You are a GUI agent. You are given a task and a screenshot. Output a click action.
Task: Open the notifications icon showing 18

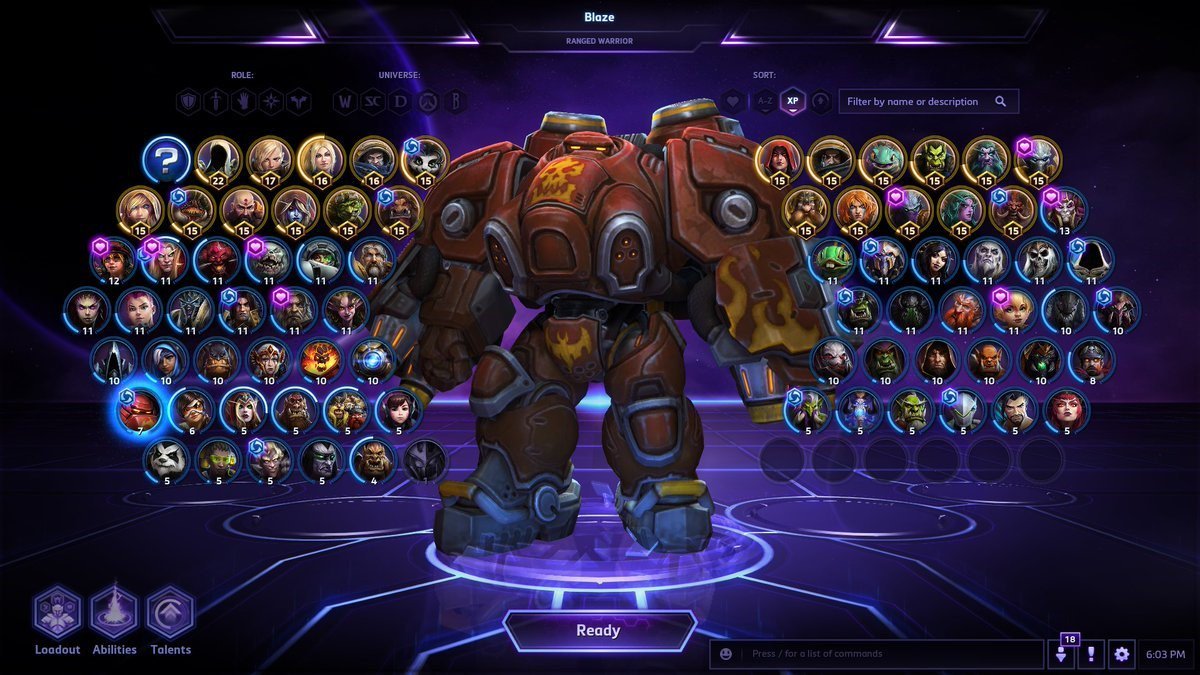pyautogui.click(x=1062, y=654)
